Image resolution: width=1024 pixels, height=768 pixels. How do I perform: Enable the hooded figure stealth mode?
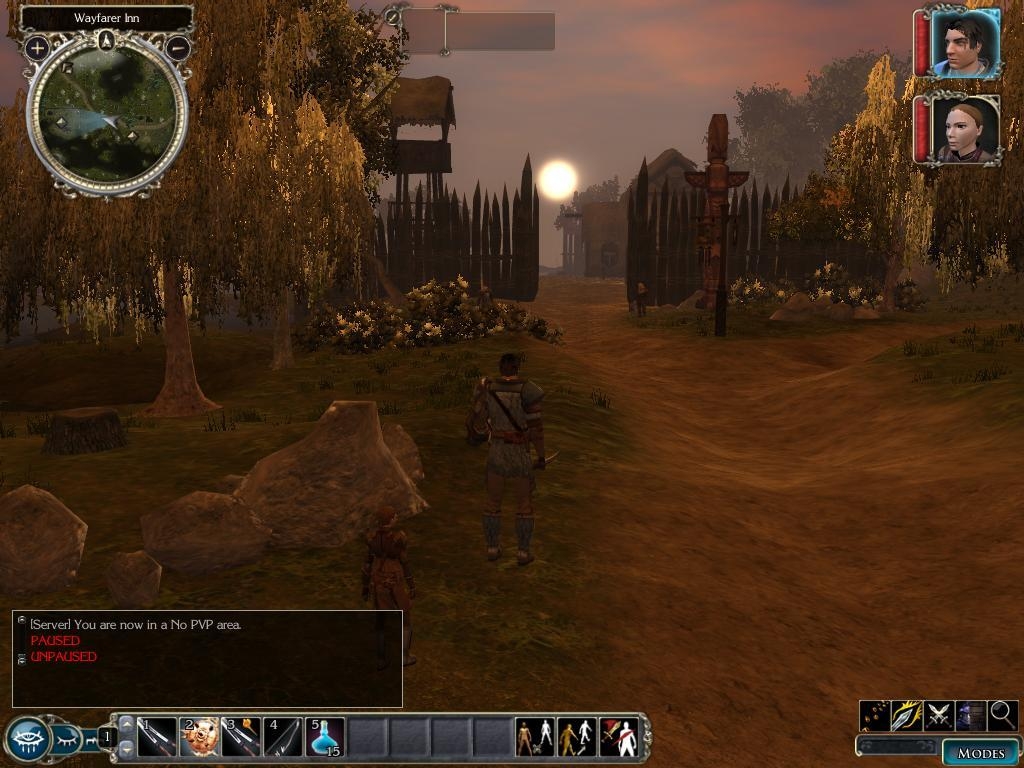(x=971, y=715)
